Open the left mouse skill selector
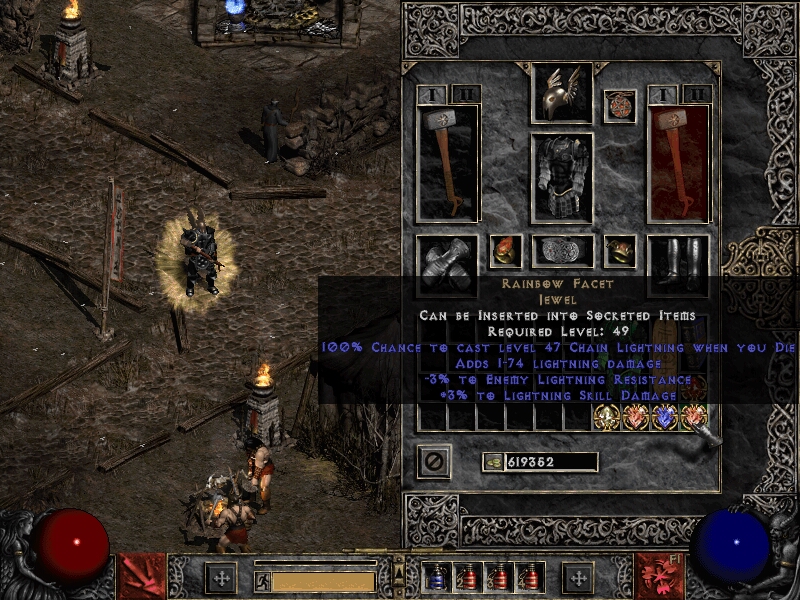Image resolution: width=800 pixels, height=600 pixels. coord(140,575)
